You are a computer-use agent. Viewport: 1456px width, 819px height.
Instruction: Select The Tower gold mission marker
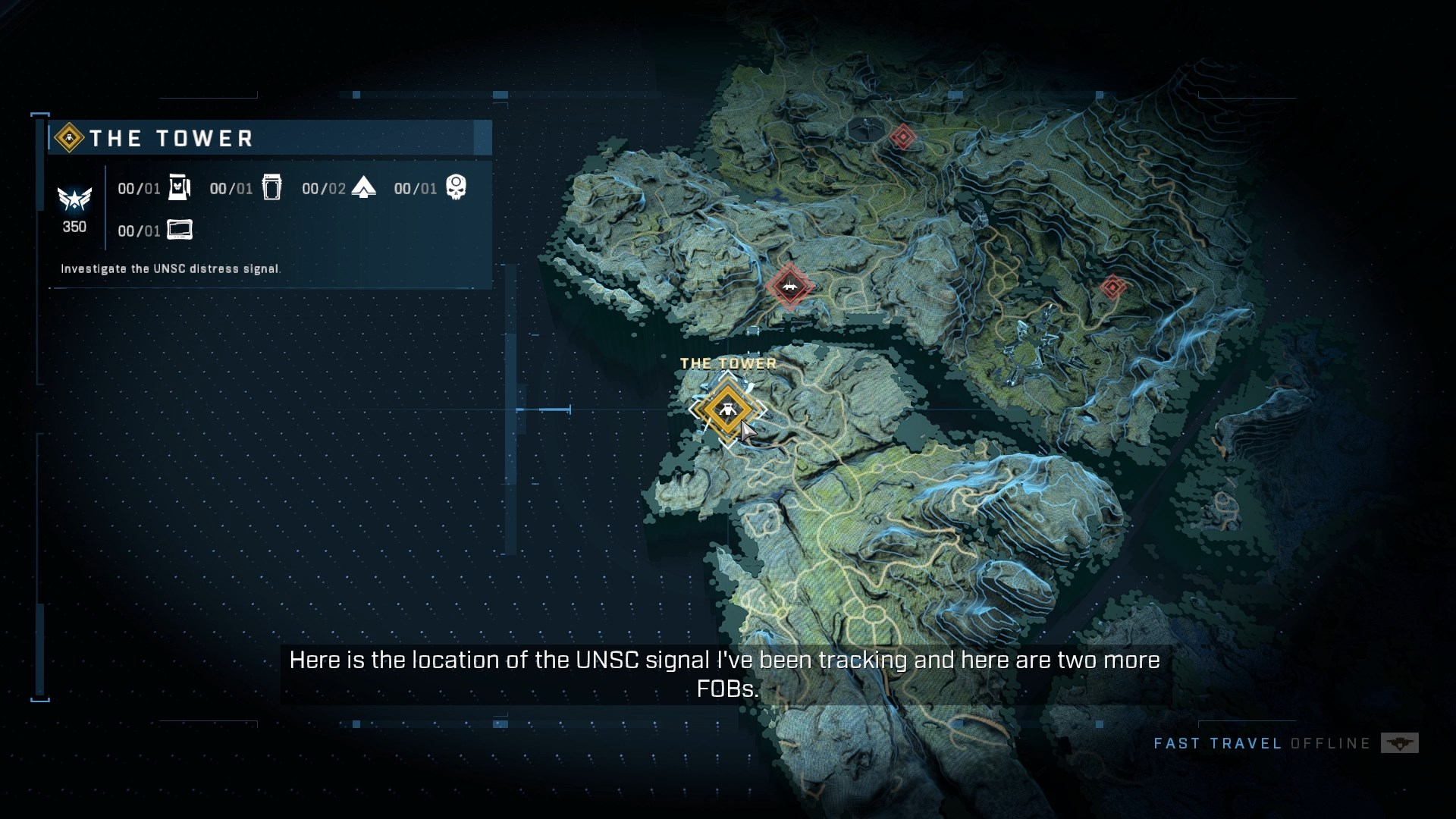(726, 410)
